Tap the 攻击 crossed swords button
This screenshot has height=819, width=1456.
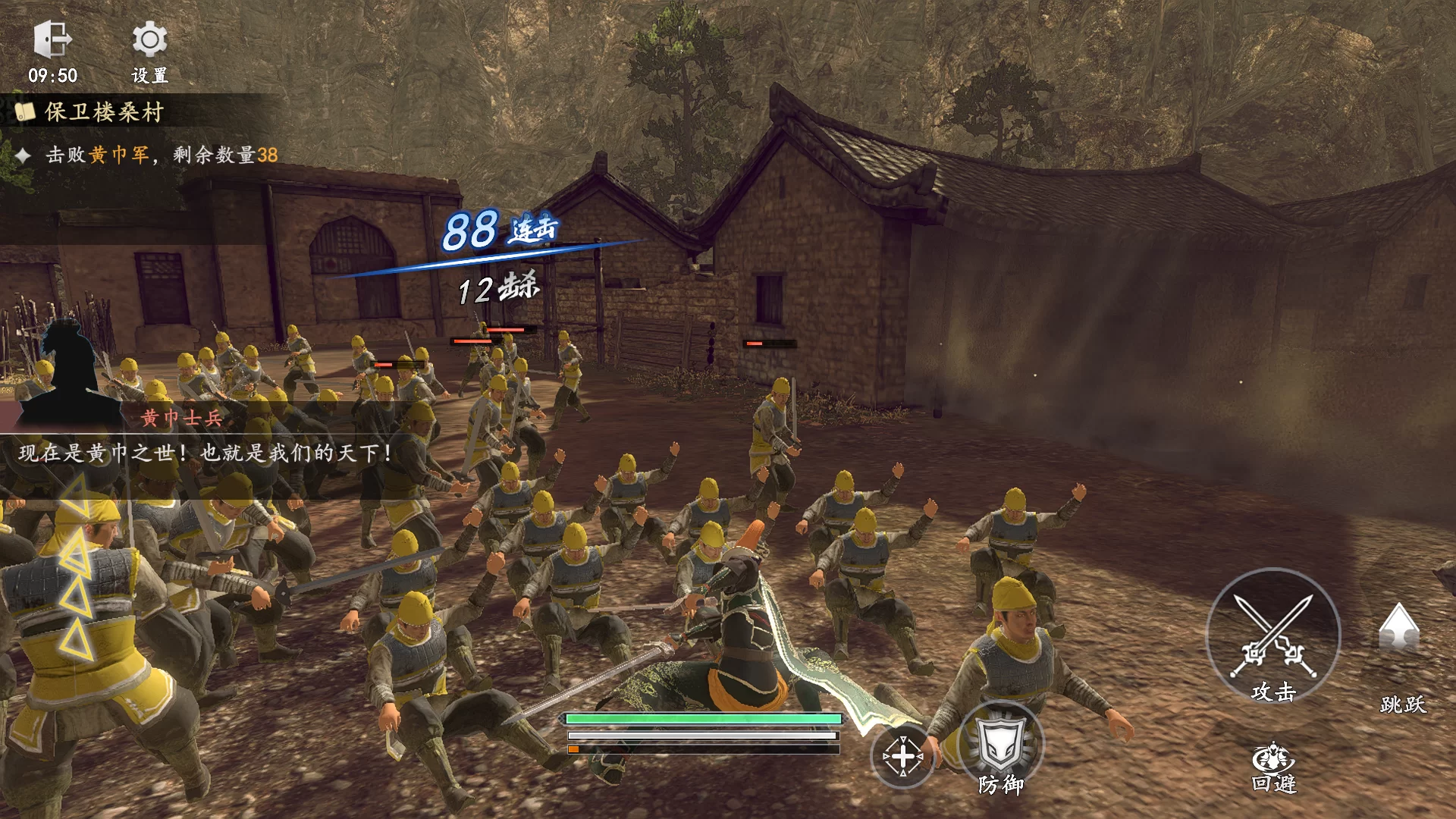point(1272,636)
